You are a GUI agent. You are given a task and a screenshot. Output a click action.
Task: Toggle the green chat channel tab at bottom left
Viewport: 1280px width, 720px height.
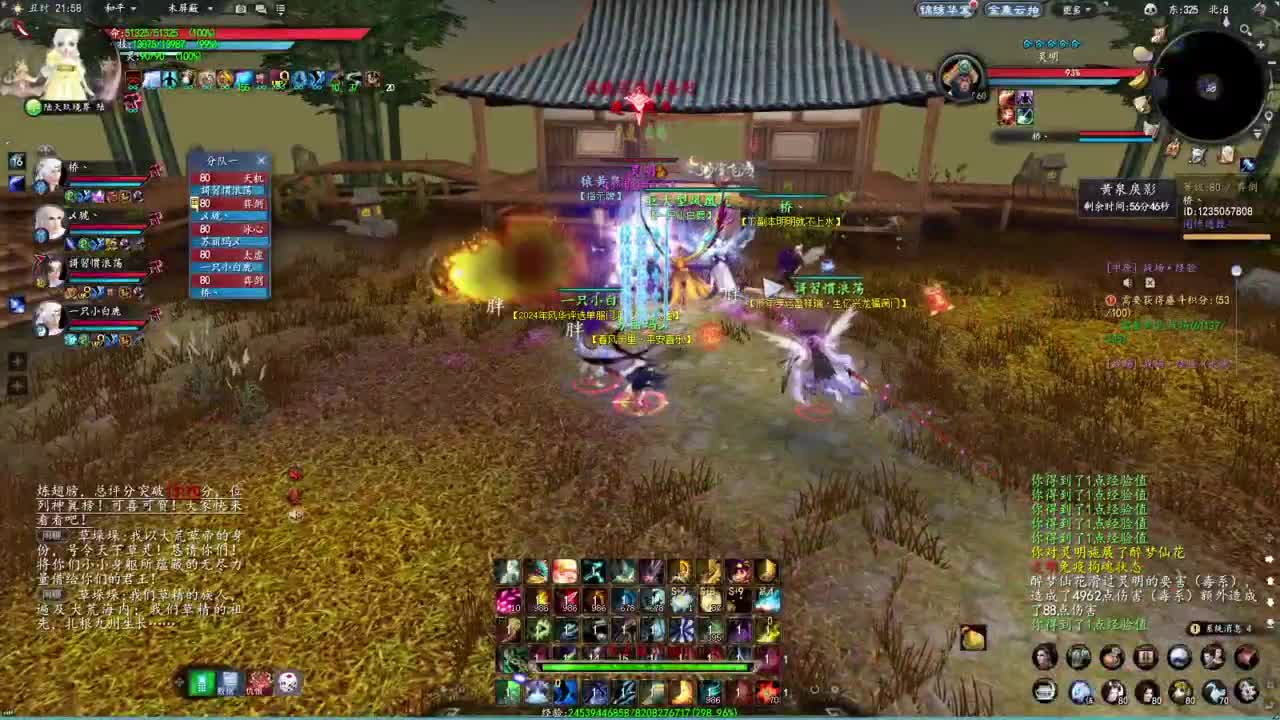[202, 684]
